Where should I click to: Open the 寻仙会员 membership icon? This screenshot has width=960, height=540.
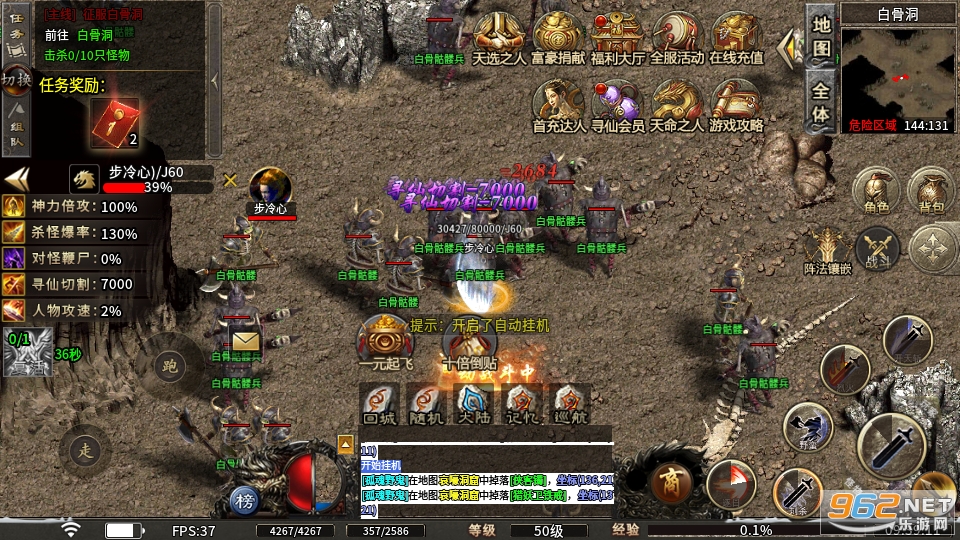click(x=617, y=103)
